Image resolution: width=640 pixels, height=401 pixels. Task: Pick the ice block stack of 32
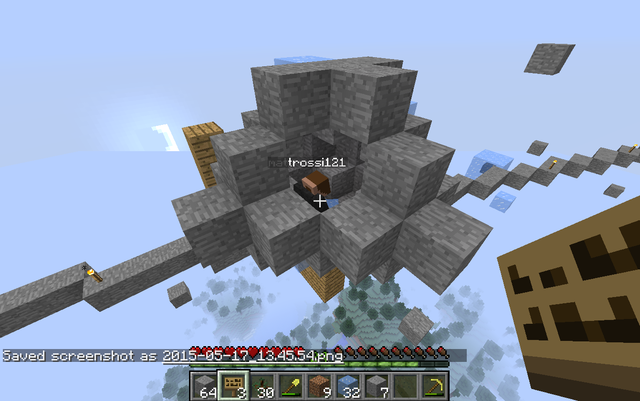coord(349,383)
